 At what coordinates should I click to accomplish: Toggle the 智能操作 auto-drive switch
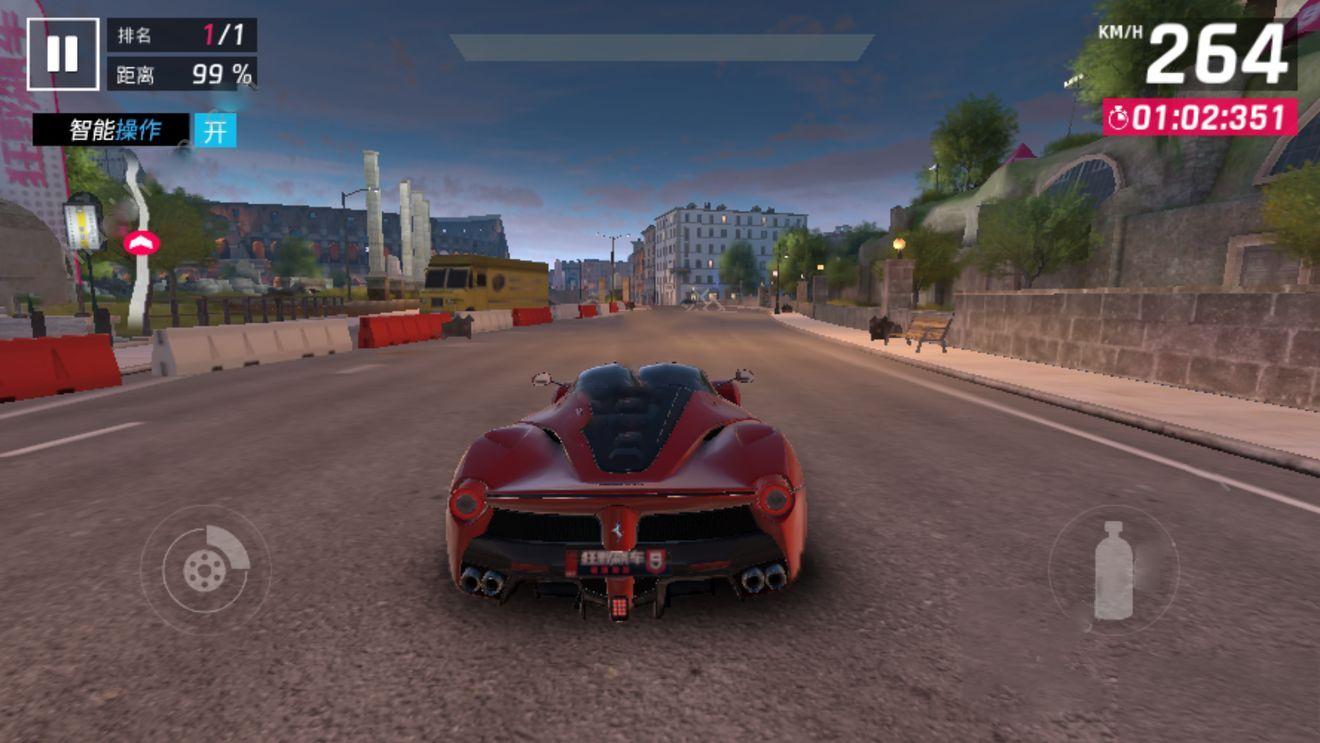click(x=215, y=131)
